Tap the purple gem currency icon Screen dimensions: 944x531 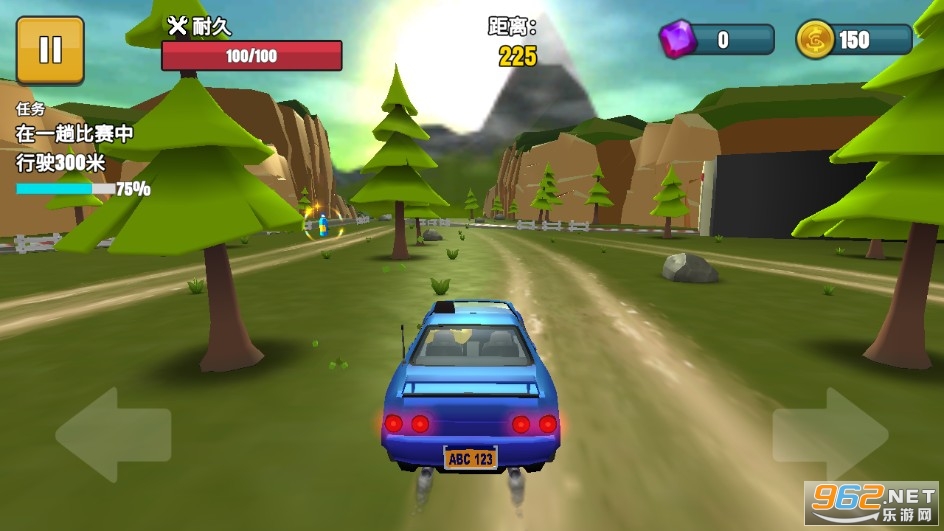[x=677, y=40]
